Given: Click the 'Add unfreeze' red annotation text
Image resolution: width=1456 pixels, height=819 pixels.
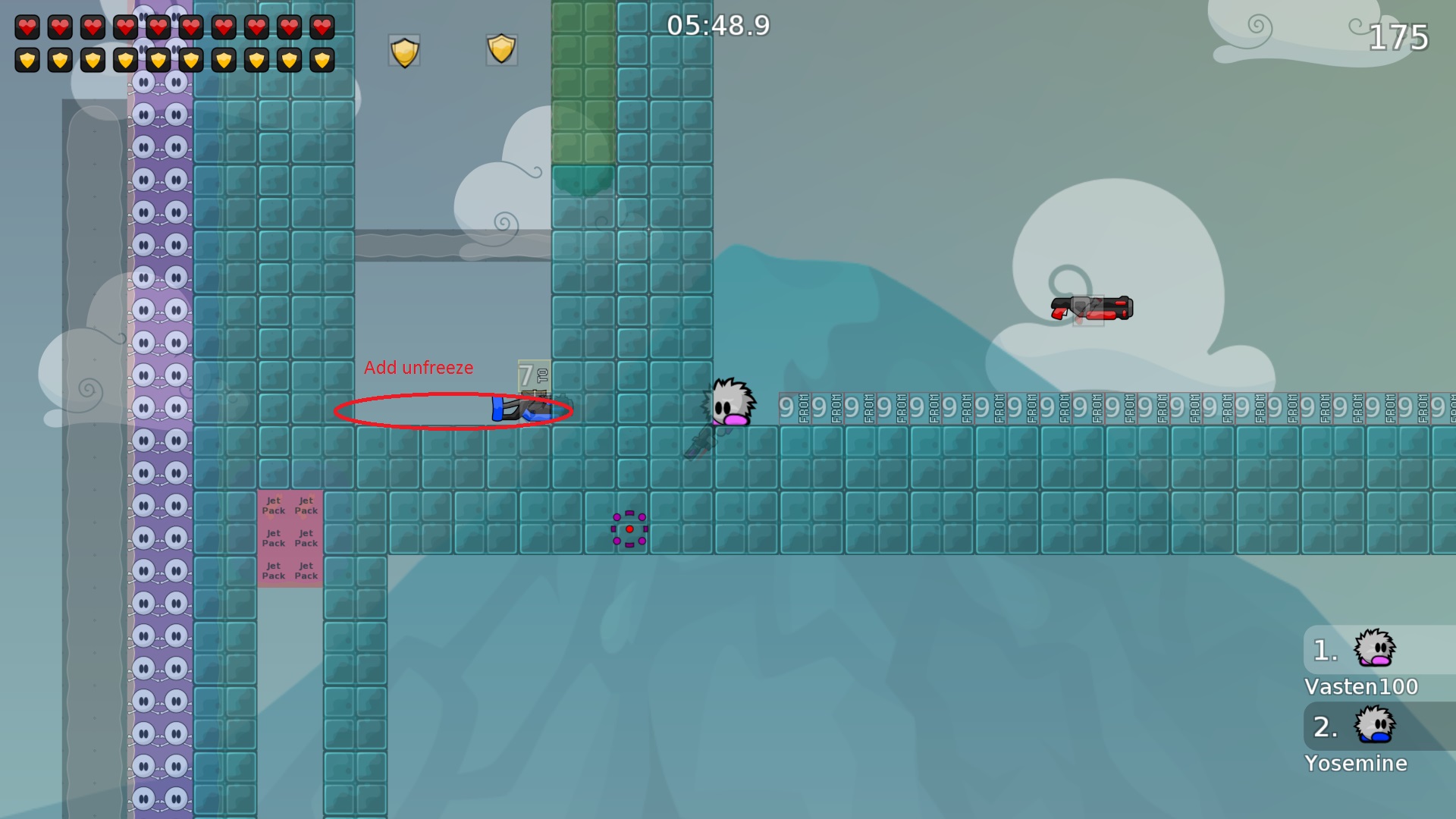Looking at the screenshot, I should (x=418, y=368).
